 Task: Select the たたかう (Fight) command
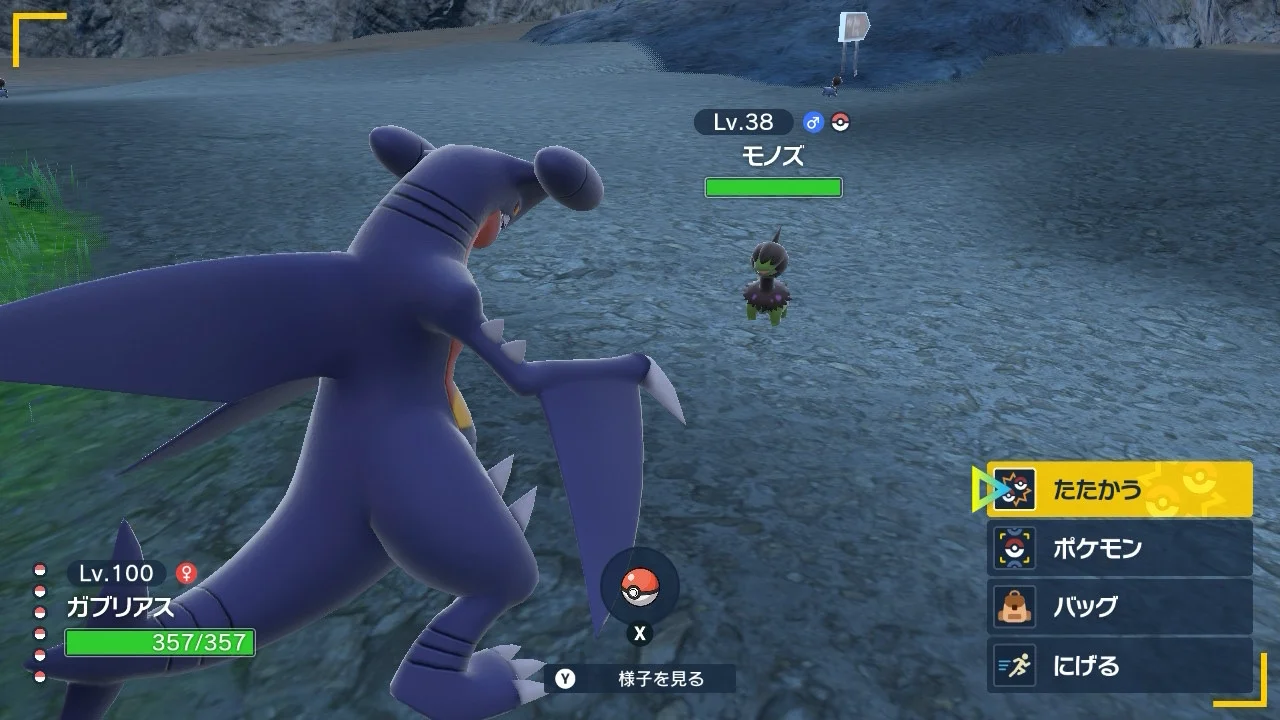pyautogui.click(x=1119, y=489)
